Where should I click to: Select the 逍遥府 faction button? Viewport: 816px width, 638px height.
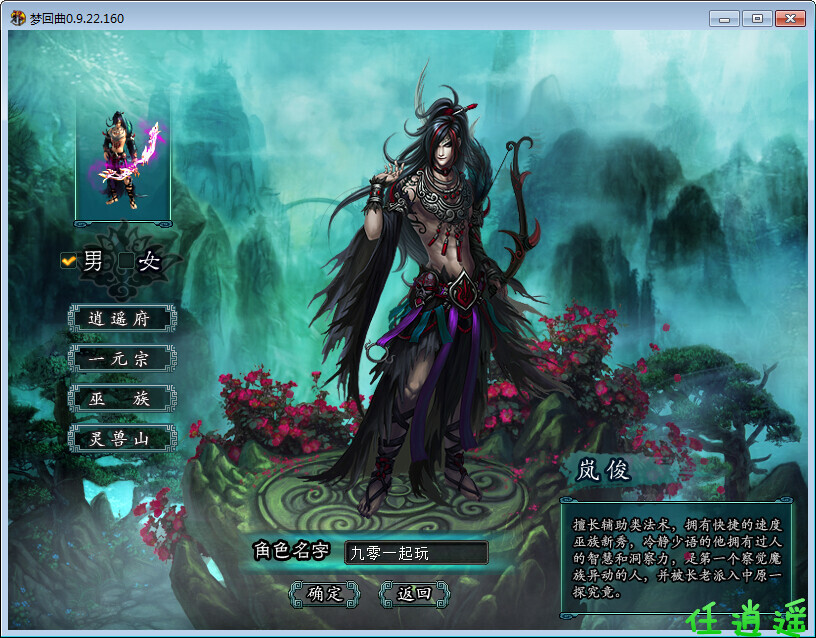[122, 319]
